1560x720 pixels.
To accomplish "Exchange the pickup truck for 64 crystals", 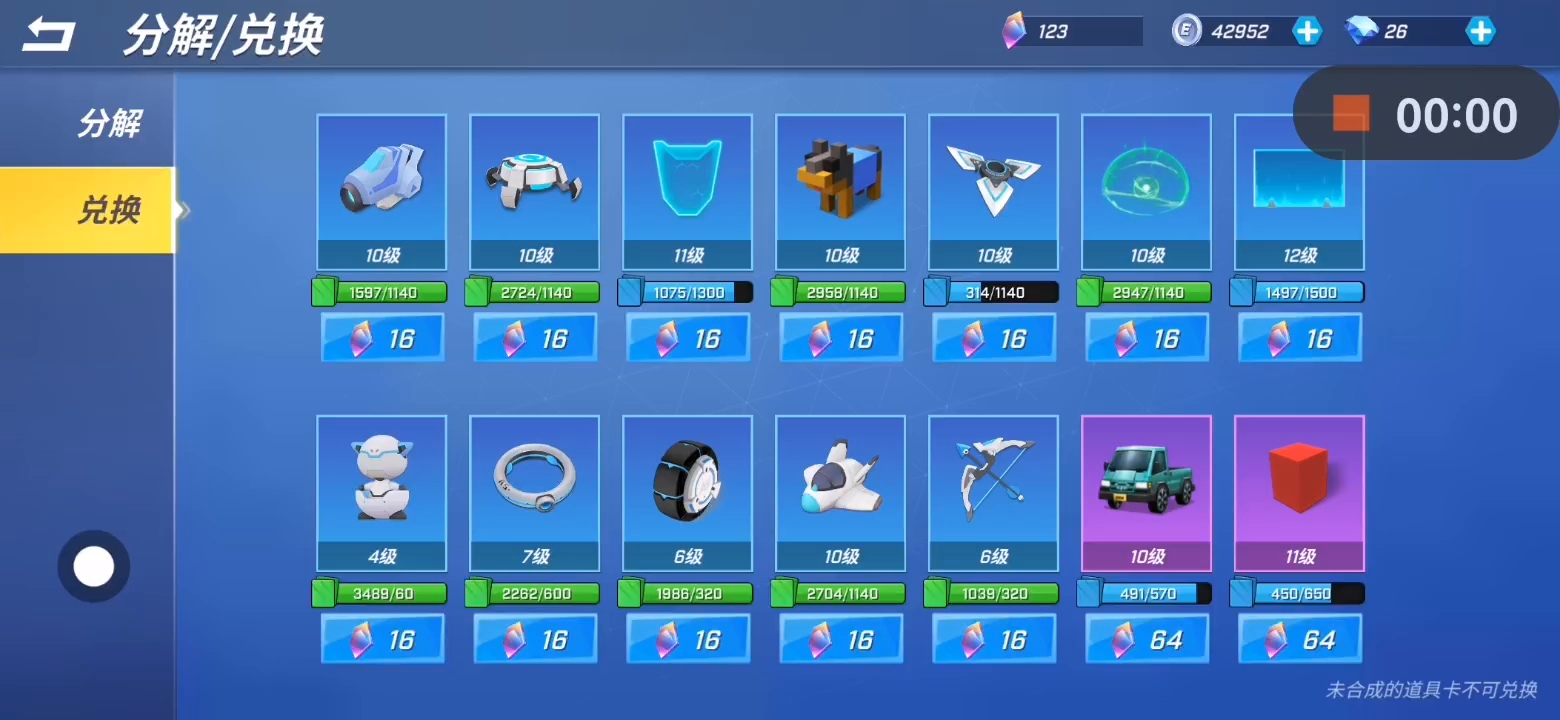I will (x=1147, y=639).
